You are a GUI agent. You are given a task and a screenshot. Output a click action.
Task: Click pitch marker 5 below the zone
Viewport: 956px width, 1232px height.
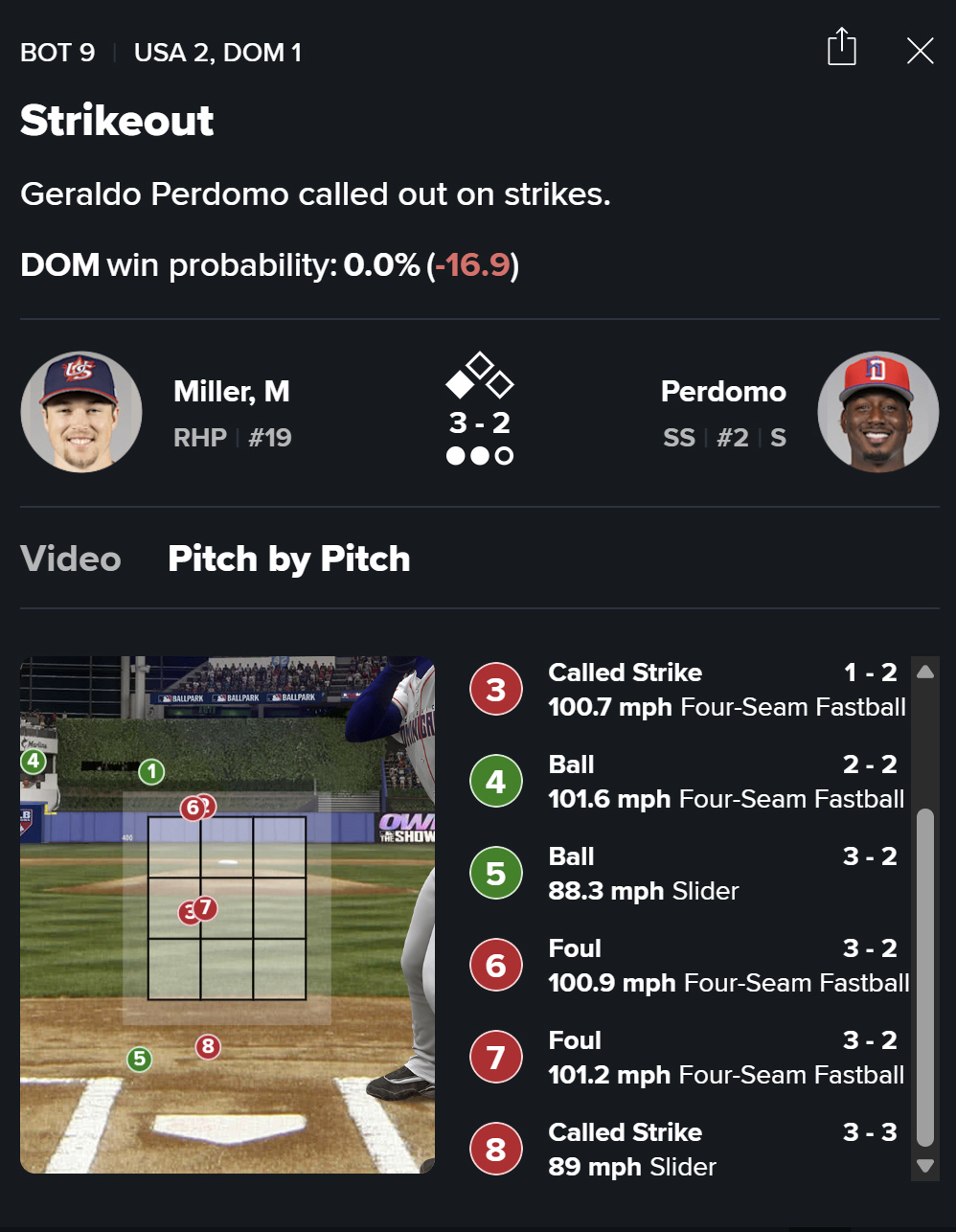(140, 1059)
